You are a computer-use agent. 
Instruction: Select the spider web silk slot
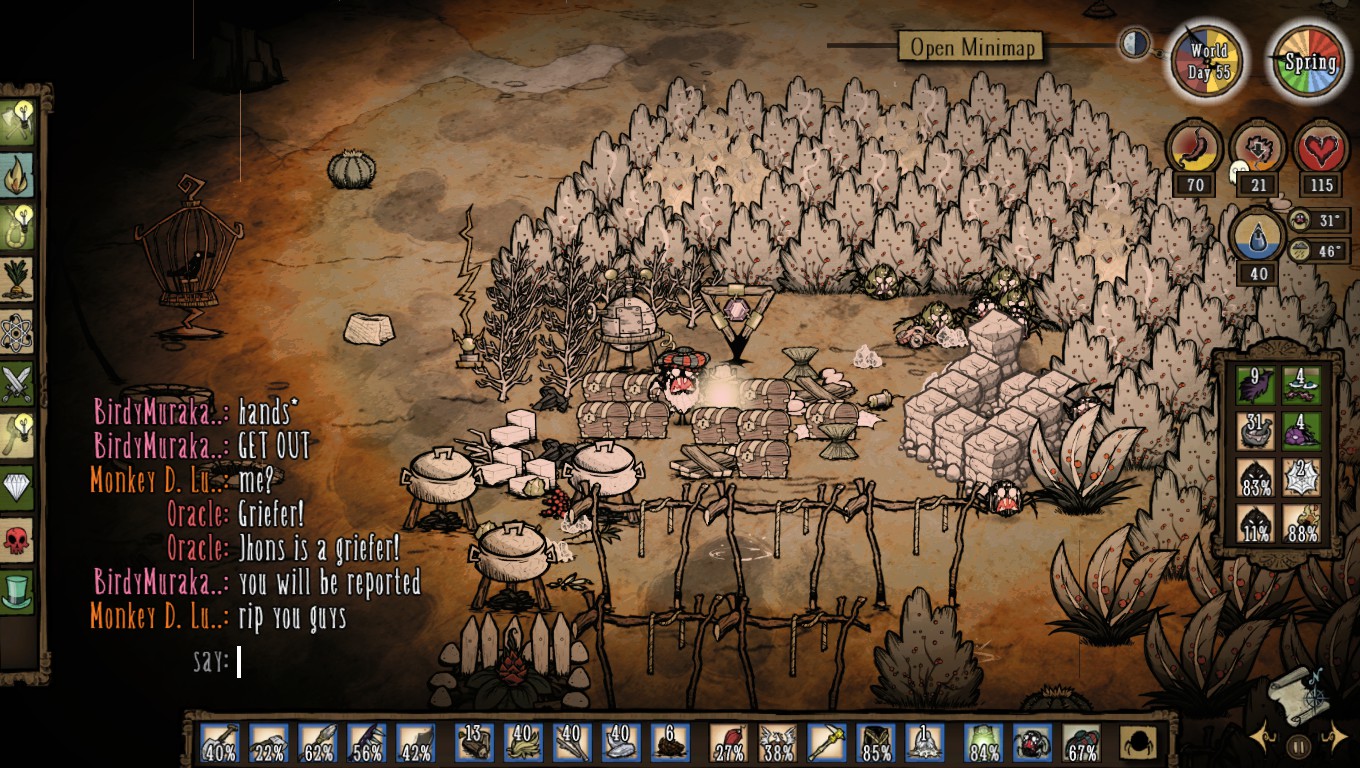[x=1301, y=477]
